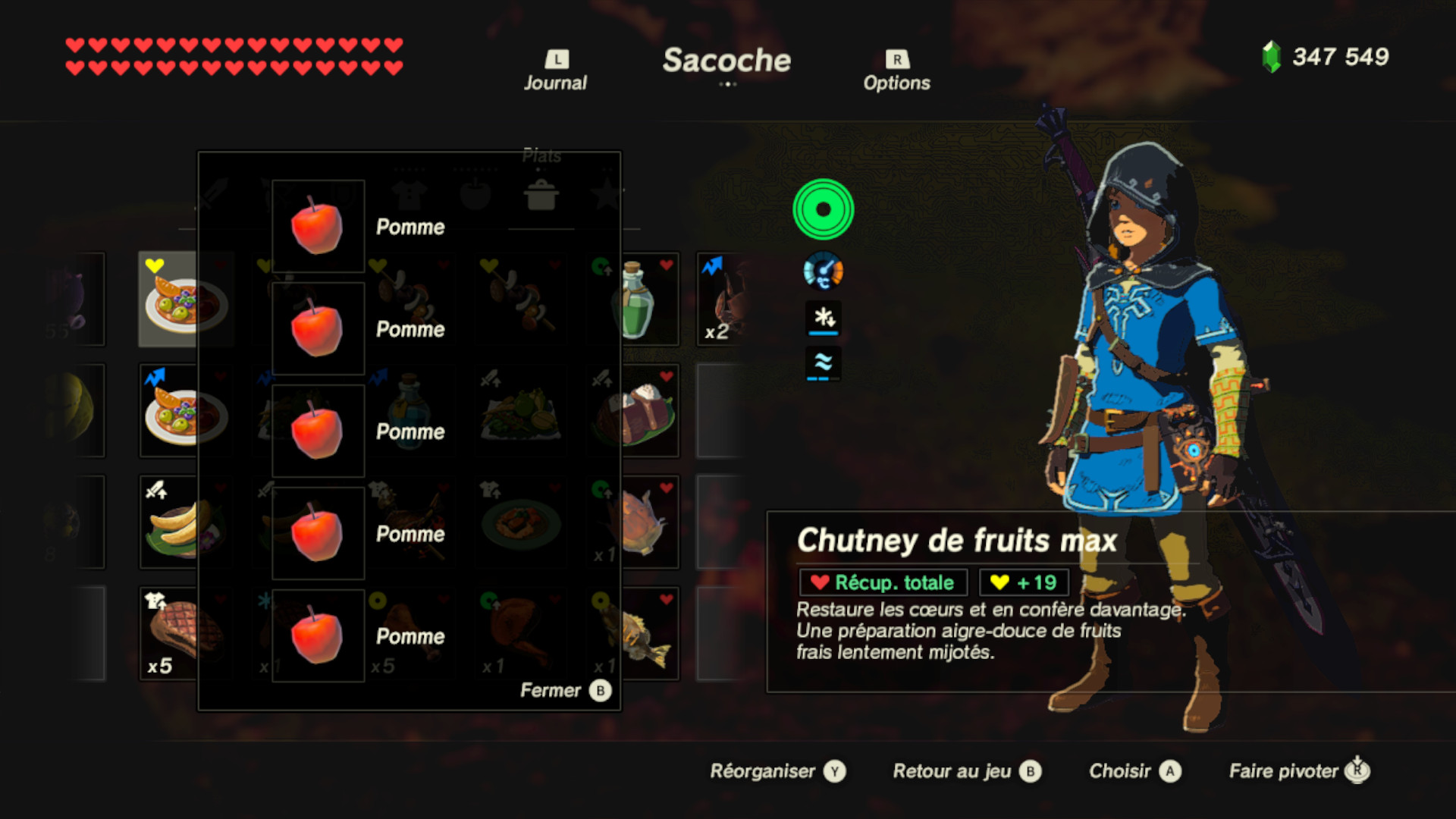Click Fermer to close the ingredients list
Image resolution: width=1456 pixels, height=819 pixels.
click(x=550, y=690)
